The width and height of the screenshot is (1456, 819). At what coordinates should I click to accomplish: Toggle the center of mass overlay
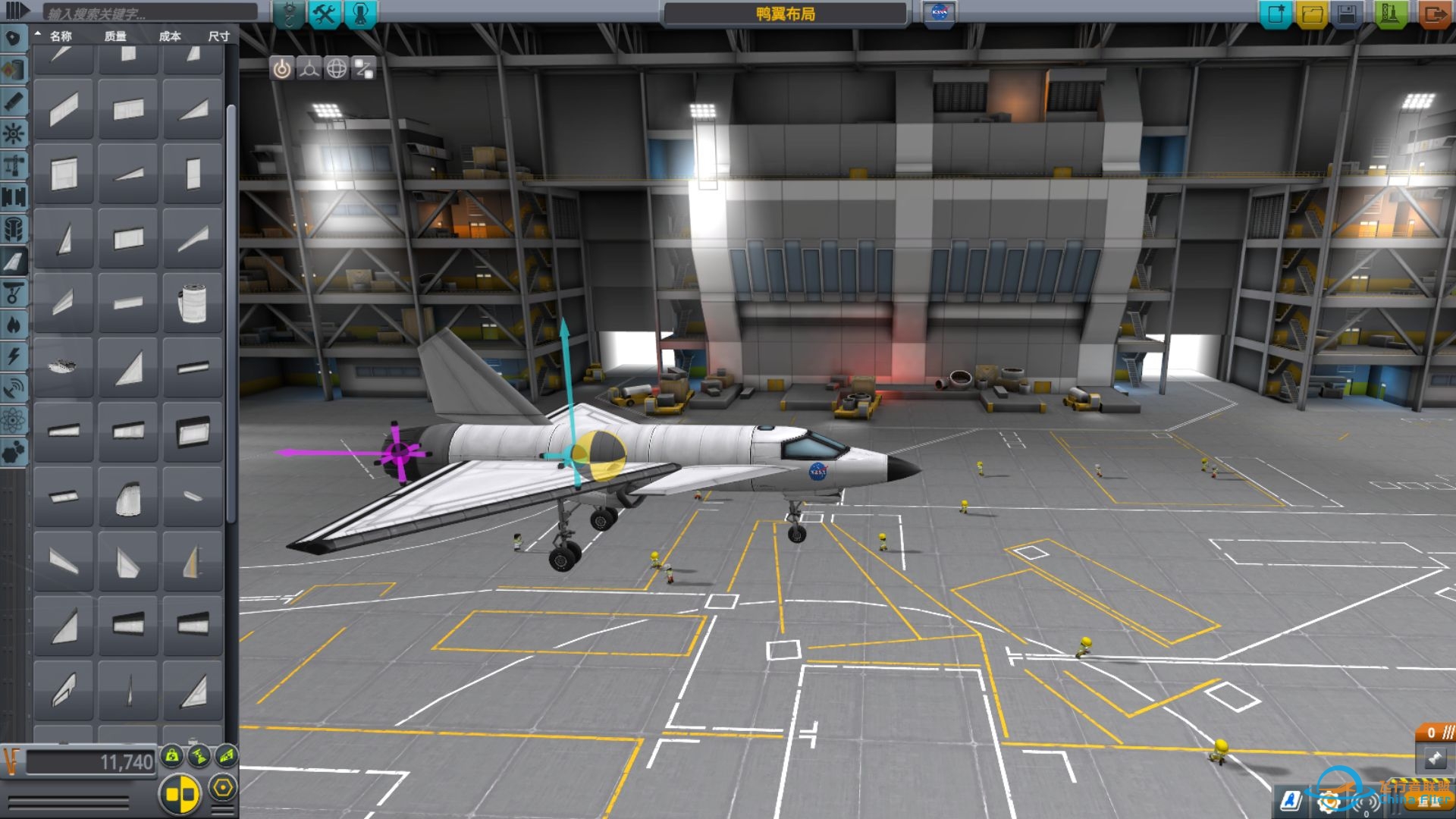pos(173,755)
